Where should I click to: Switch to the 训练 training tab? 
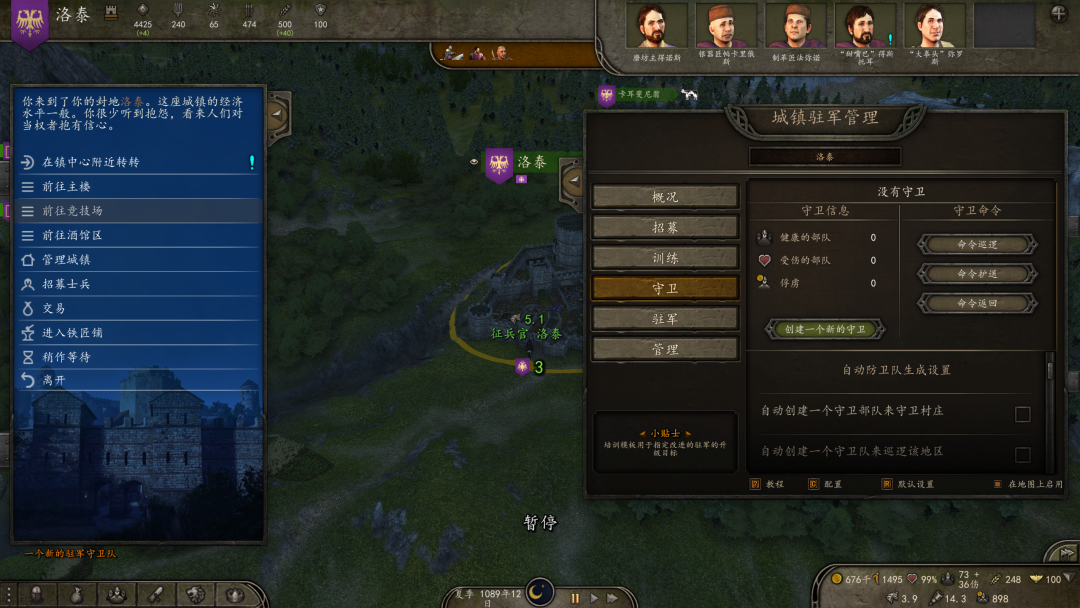point(665,258)
